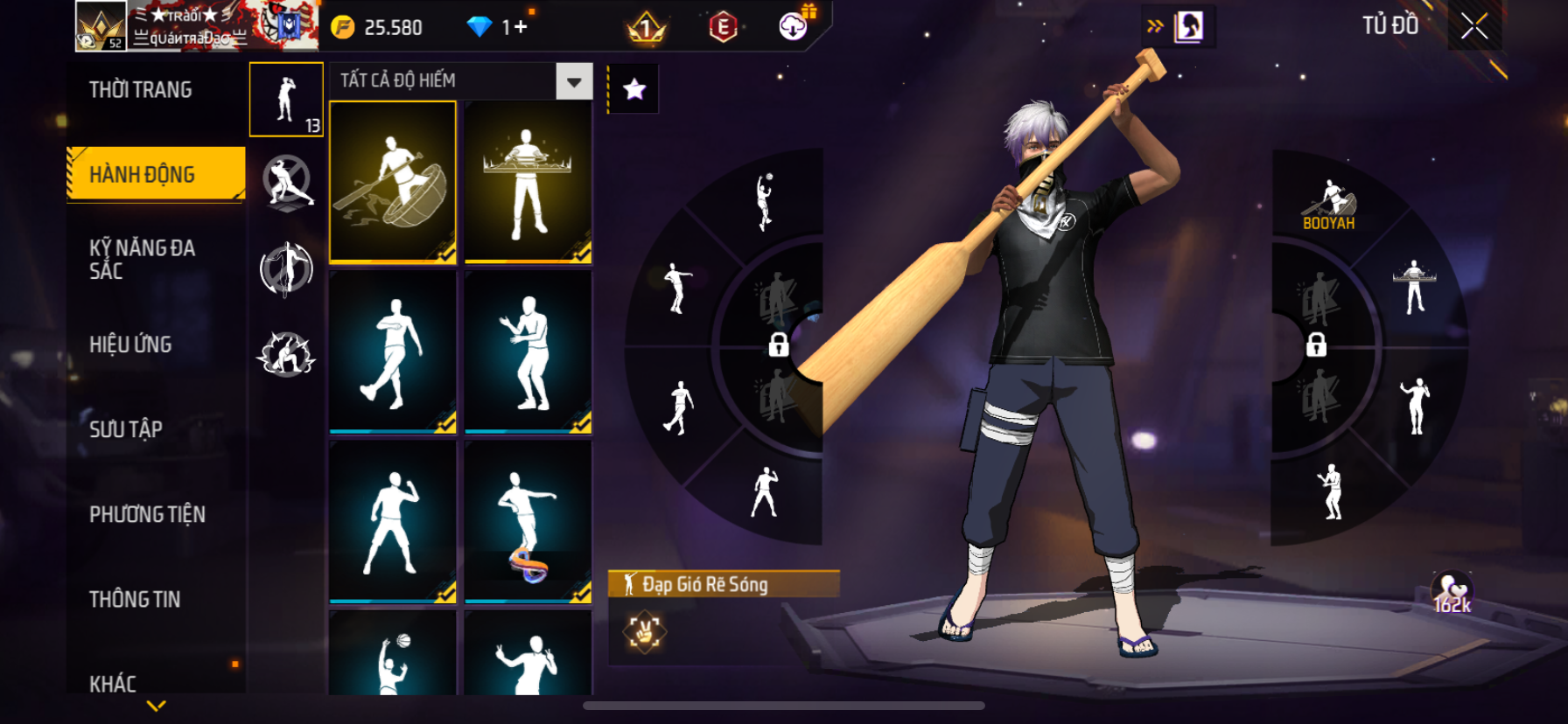Add diamonds using the plus button
This screenshot has height=724, width=1568.
pyautogui.click(x=520, y=27)
